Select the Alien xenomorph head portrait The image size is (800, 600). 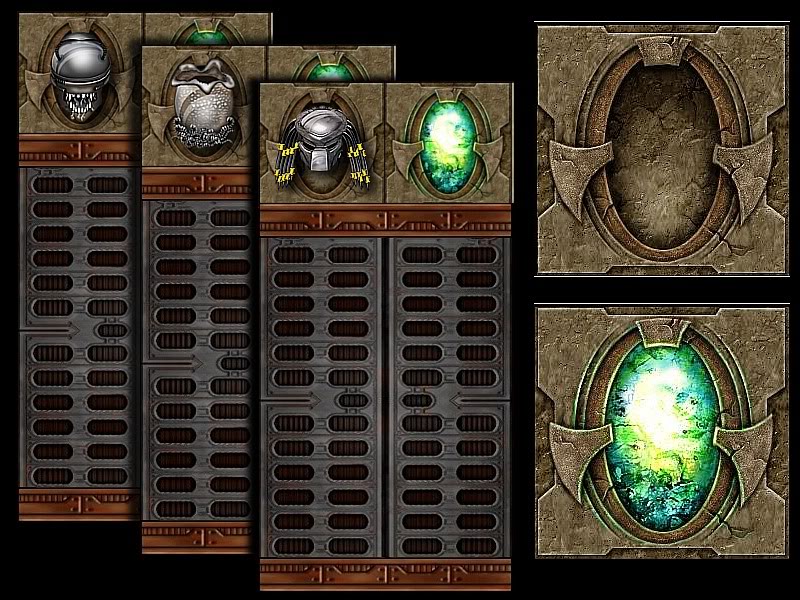point(79,75)
